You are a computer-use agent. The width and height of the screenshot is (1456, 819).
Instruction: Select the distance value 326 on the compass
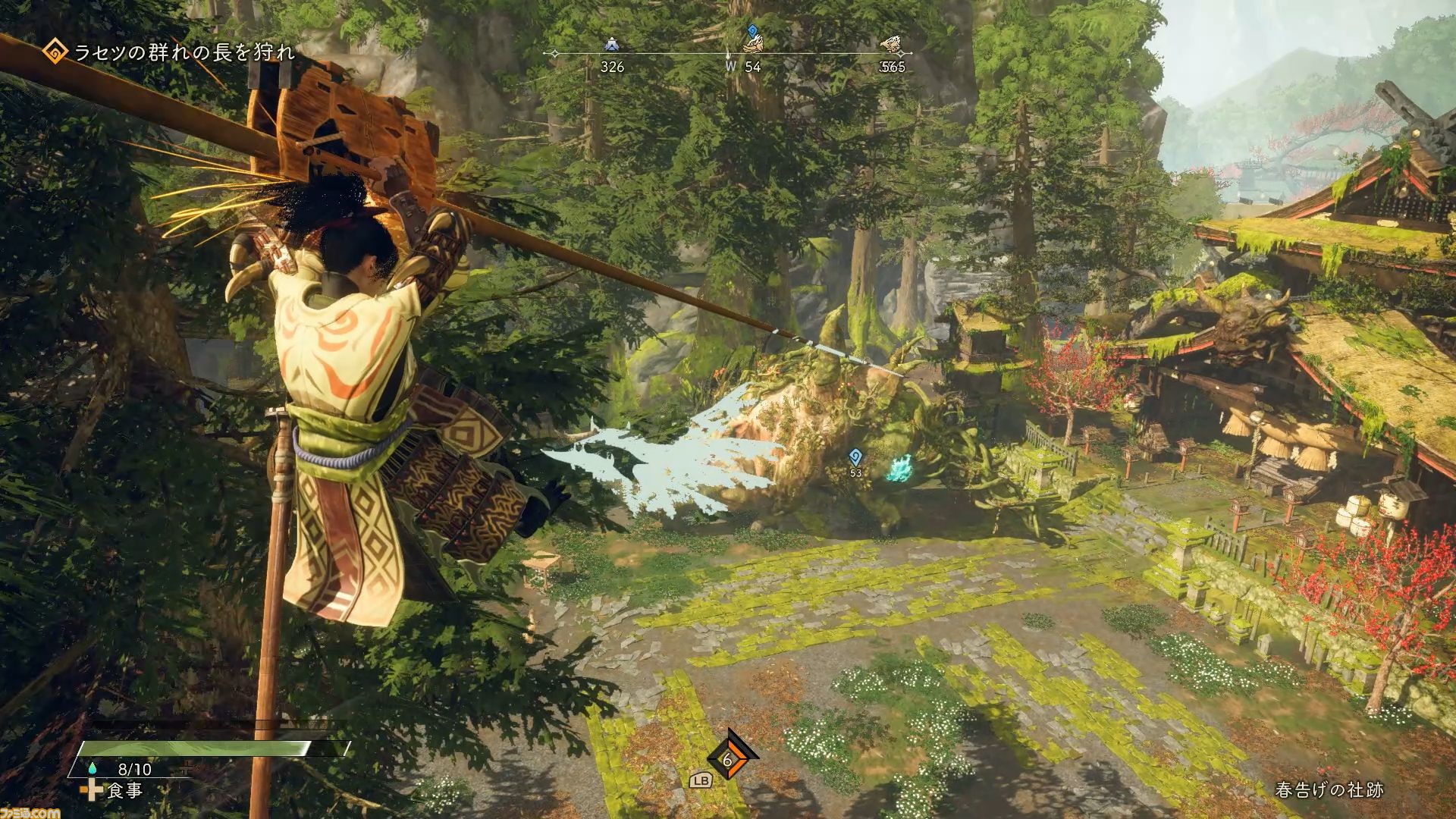tap(611, 67)
